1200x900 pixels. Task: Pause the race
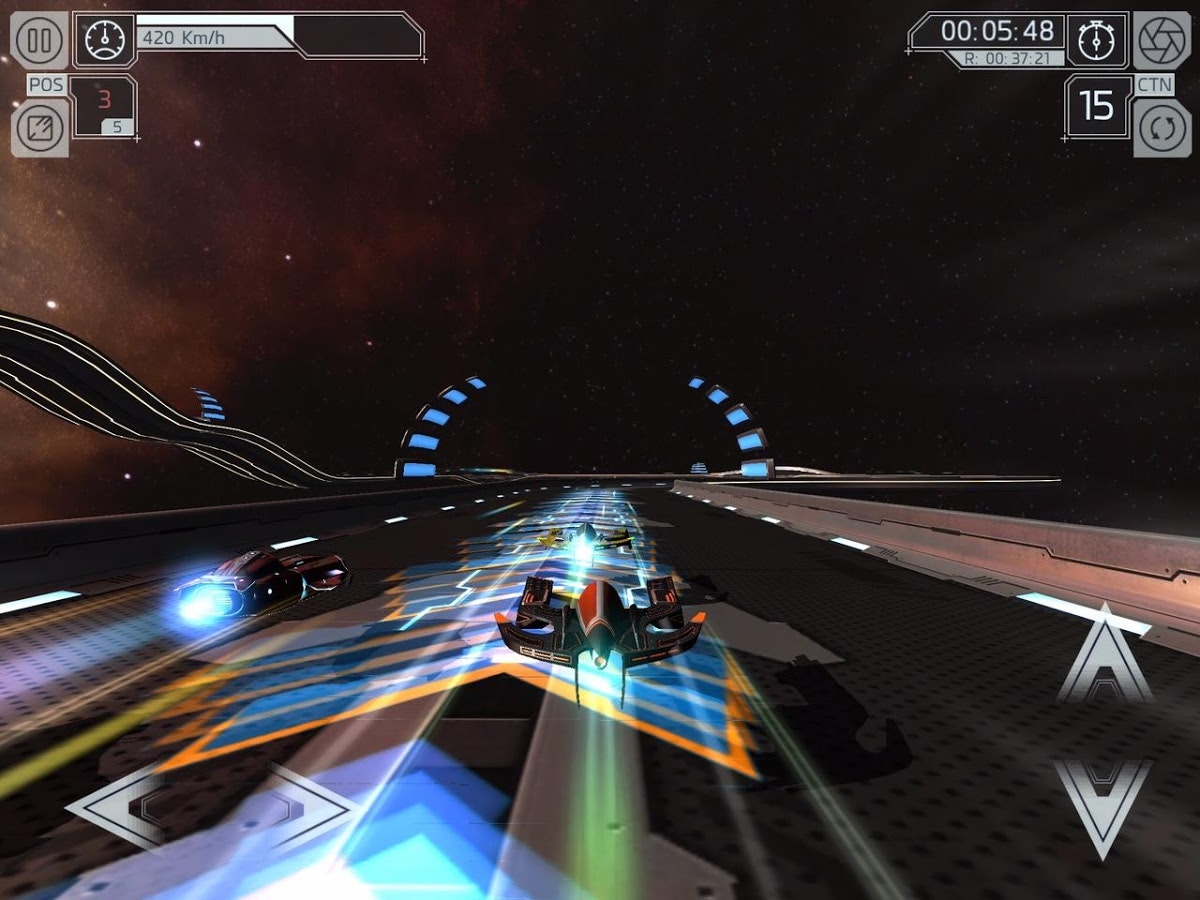[x=40, y=41]
